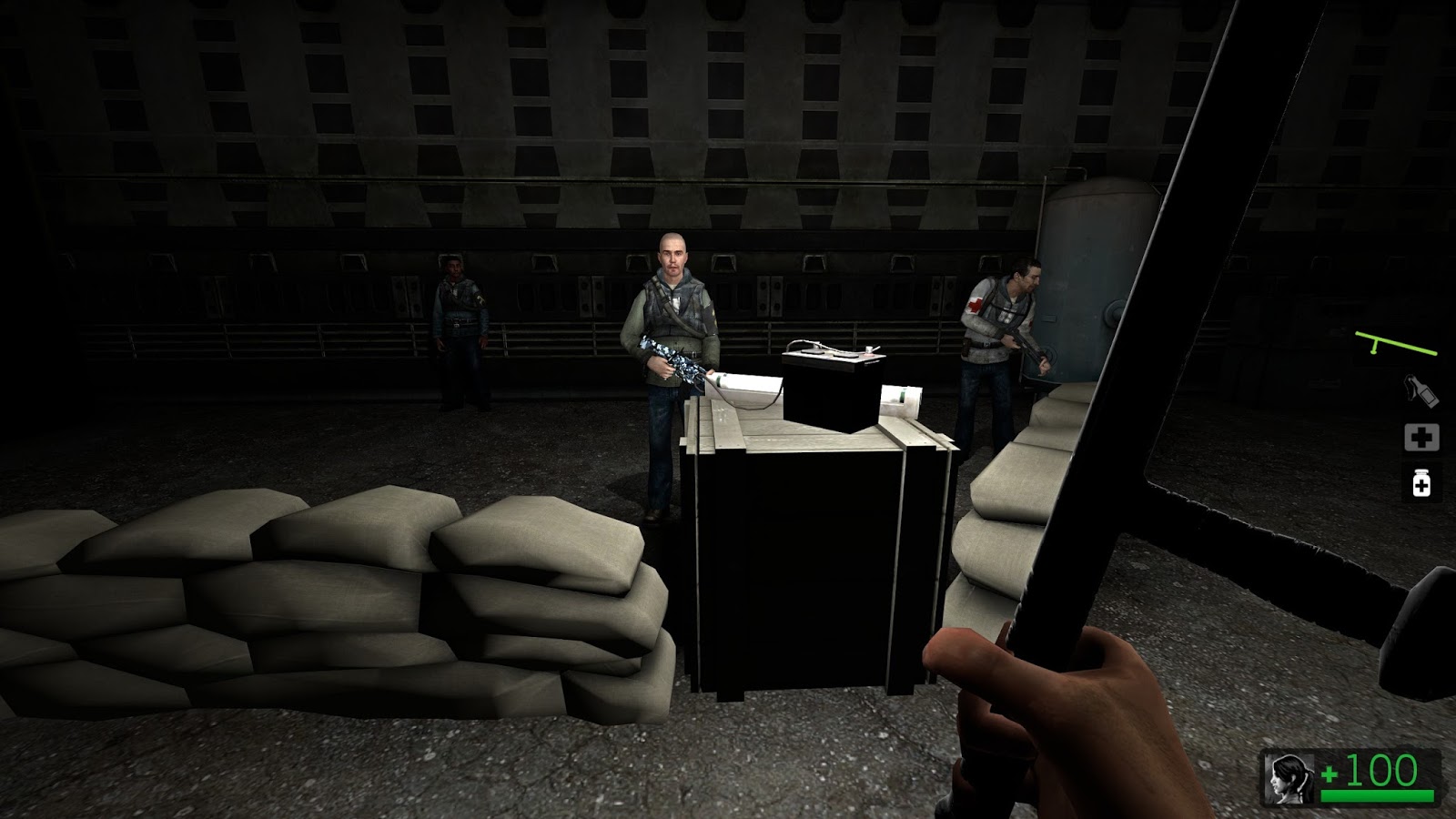Click the 100 health counter text
1456x819 pixels.
1382,771
